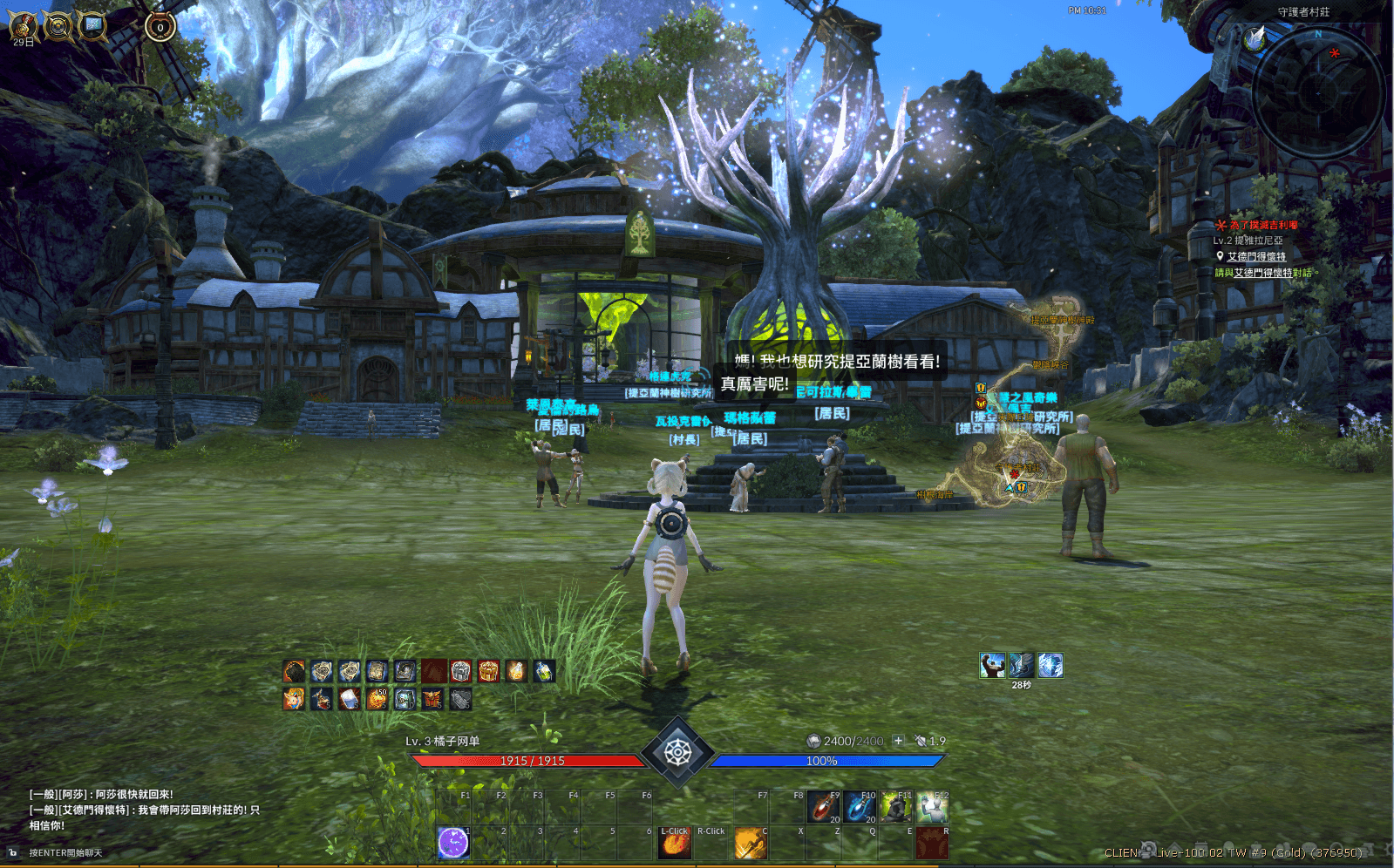Trigger the fiery L-Click attack skill
1394x868 pixels.
(676, 843)
